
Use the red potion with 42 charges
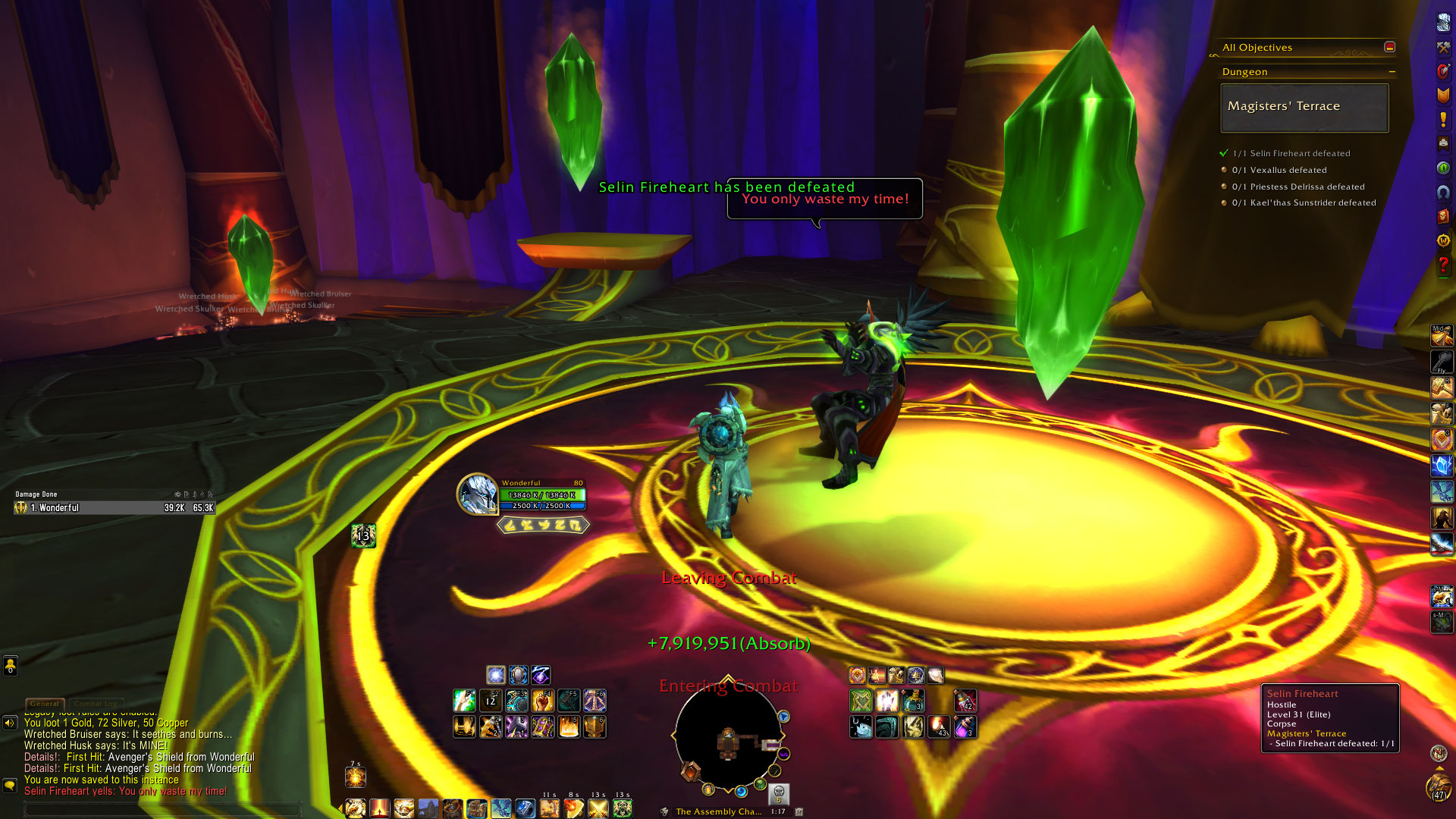pos(965,701)
